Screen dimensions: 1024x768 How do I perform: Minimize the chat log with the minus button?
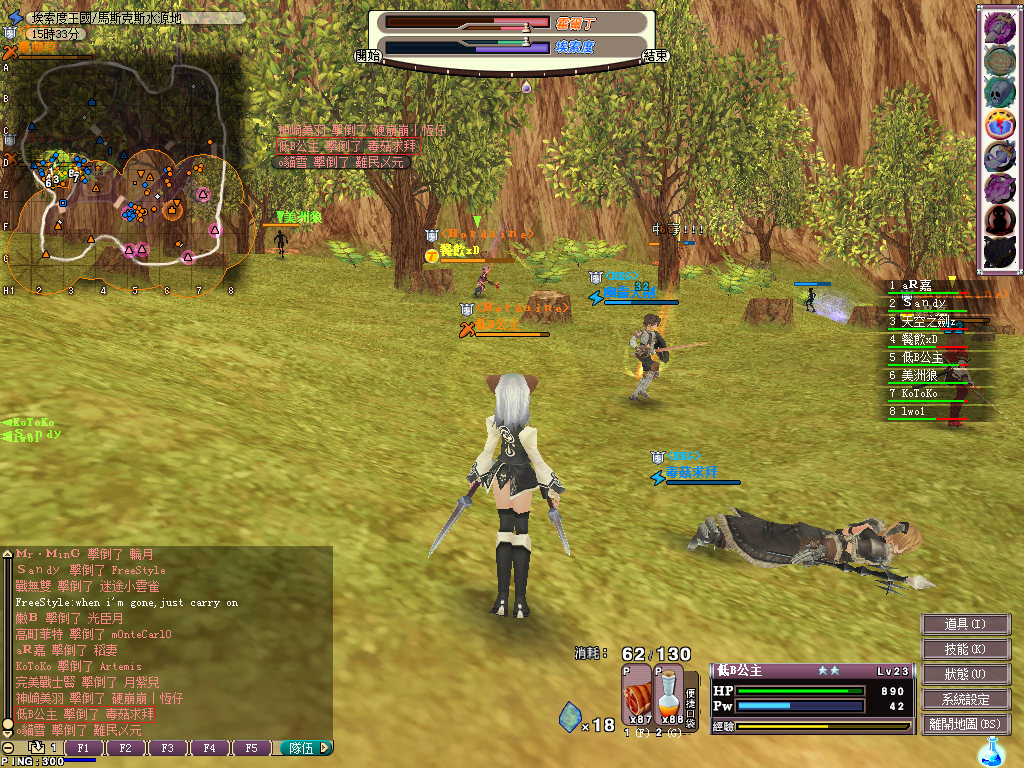coord(8,747)
